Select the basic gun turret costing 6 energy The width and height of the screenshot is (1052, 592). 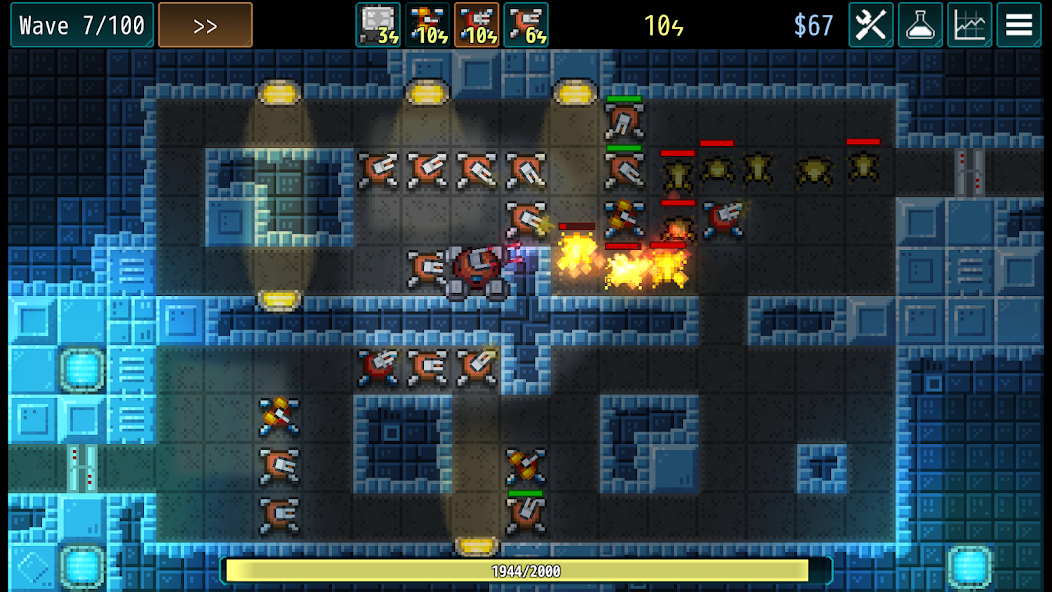point(526,25)
